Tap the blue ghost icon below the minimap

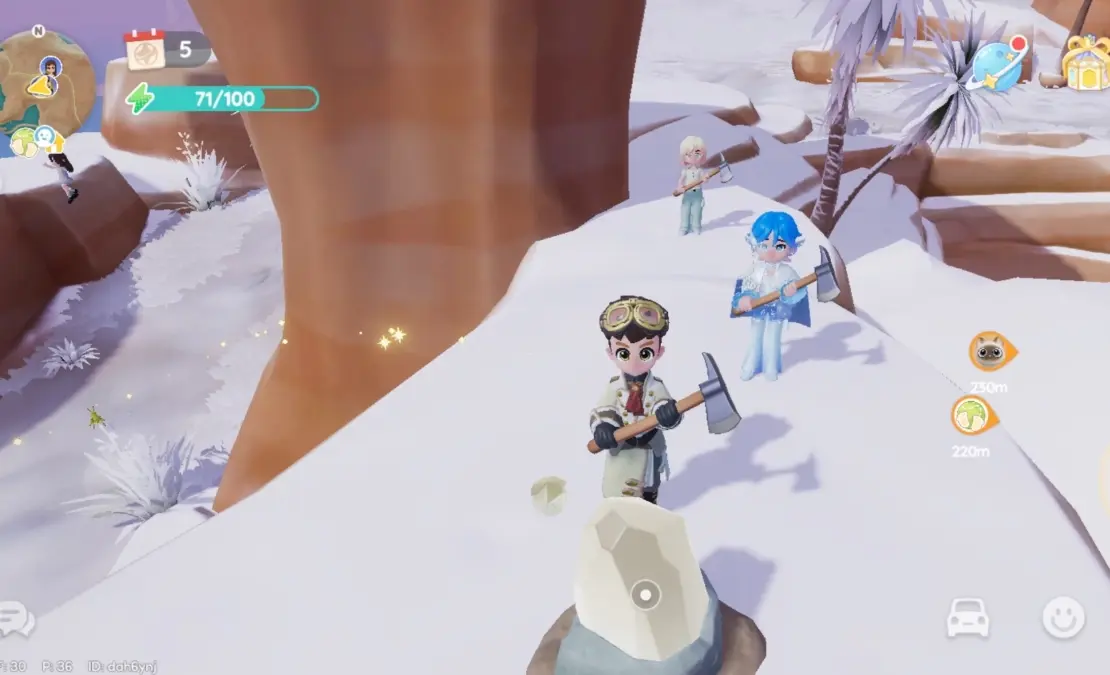[x=45, y=137]
